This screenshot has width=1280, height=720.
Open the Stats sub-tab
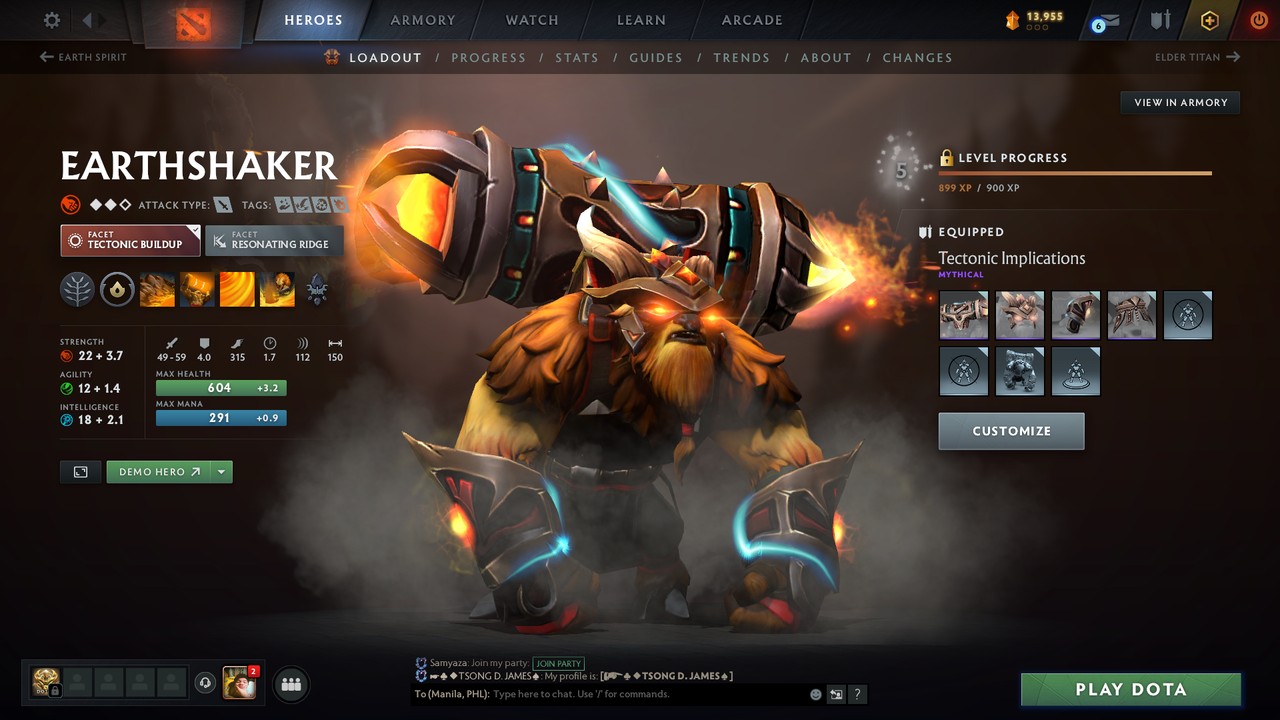click(x=577, y=57)
